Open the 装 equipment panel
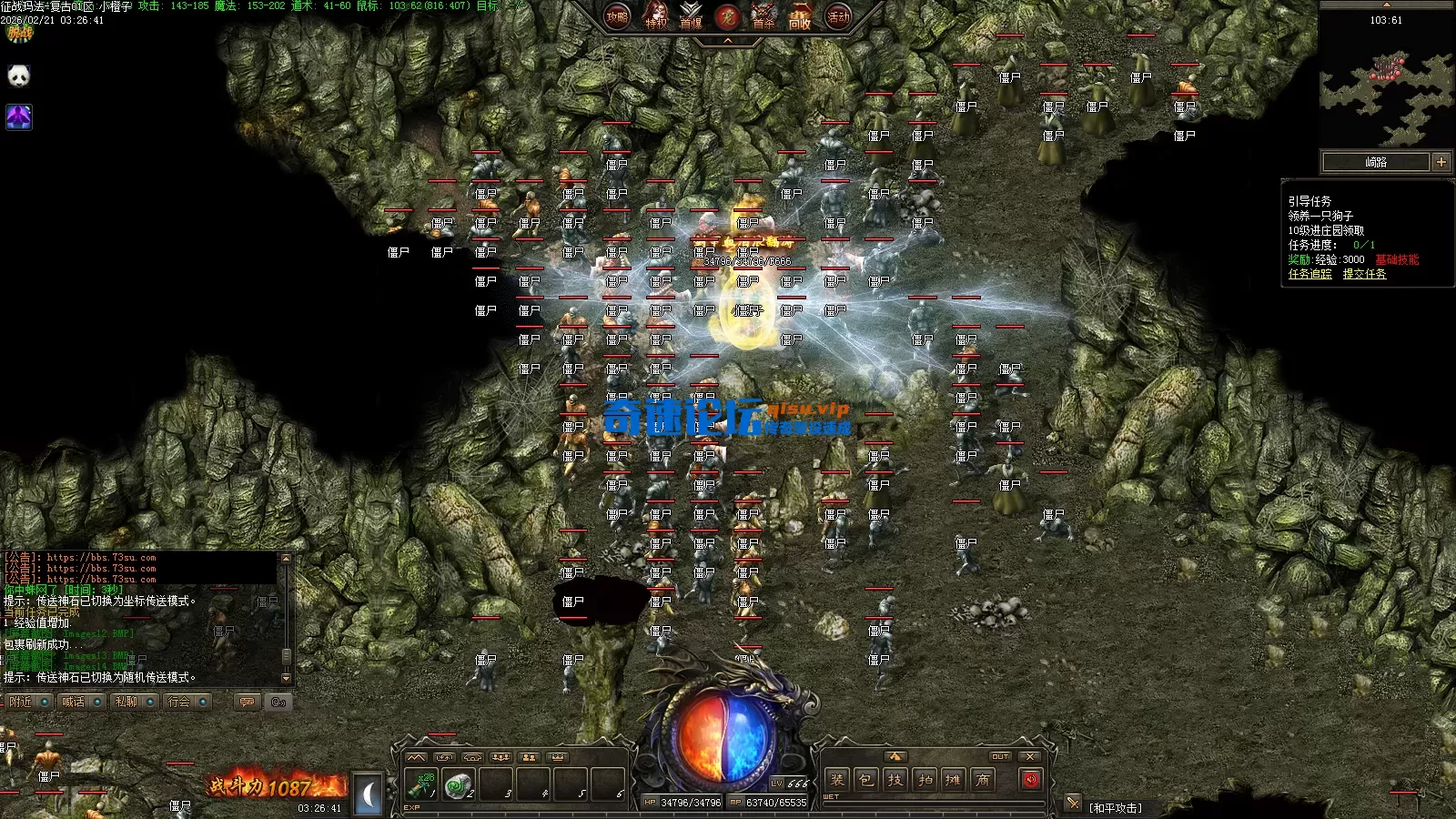 [x=837, y=780]
